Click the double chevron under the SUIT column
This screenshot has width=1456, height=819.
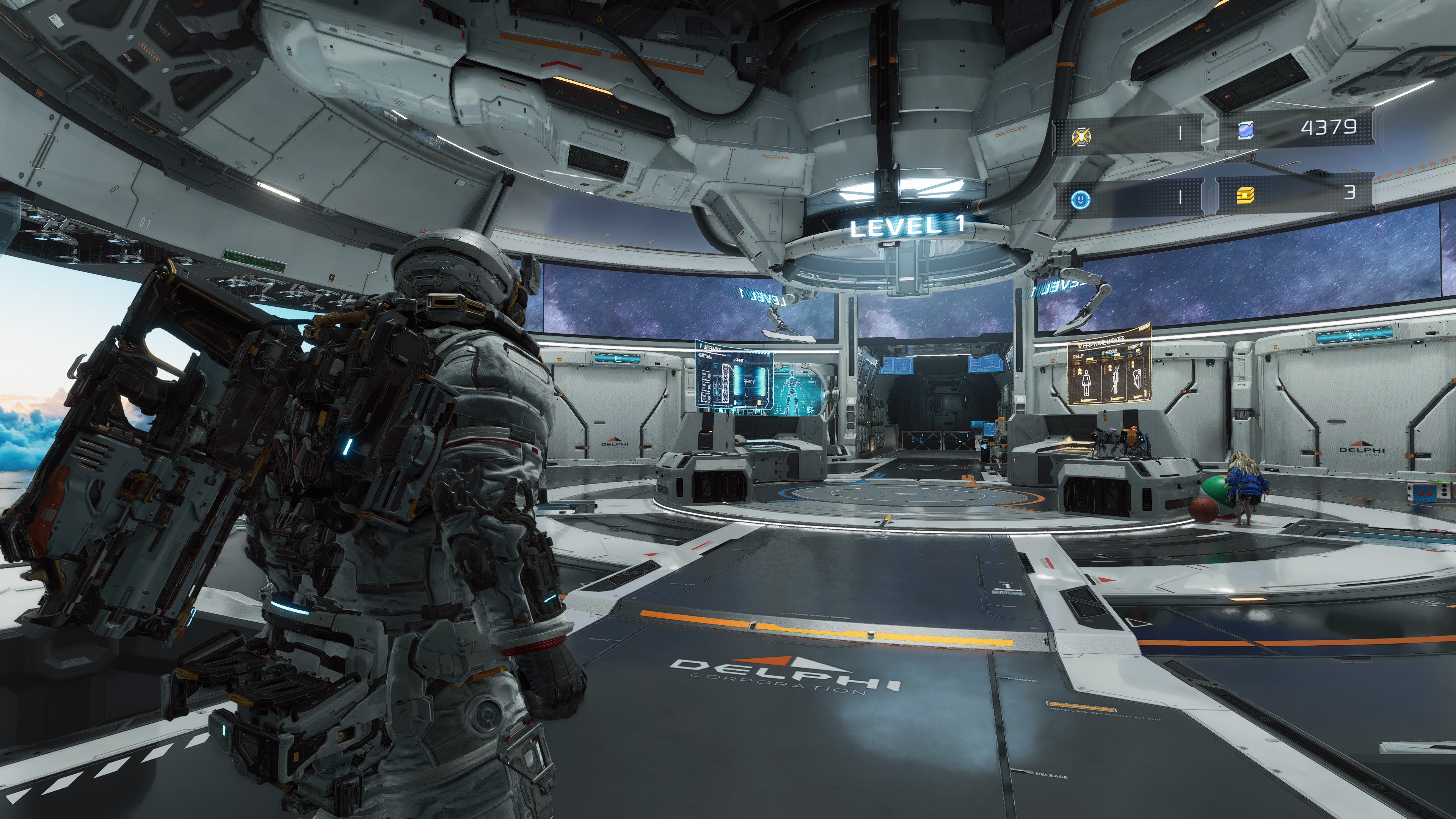1080,371
